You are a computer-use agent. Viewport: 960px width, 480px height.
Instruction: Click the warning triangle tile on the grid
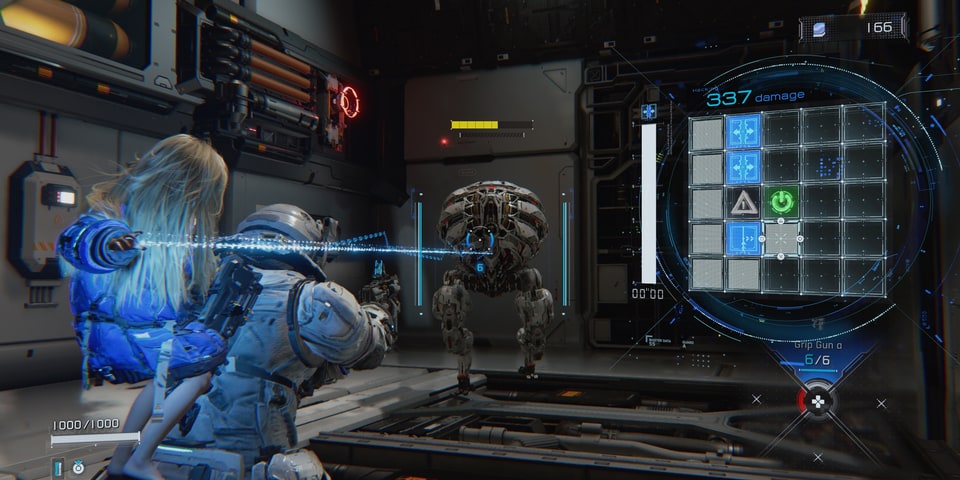pos(743,203)
